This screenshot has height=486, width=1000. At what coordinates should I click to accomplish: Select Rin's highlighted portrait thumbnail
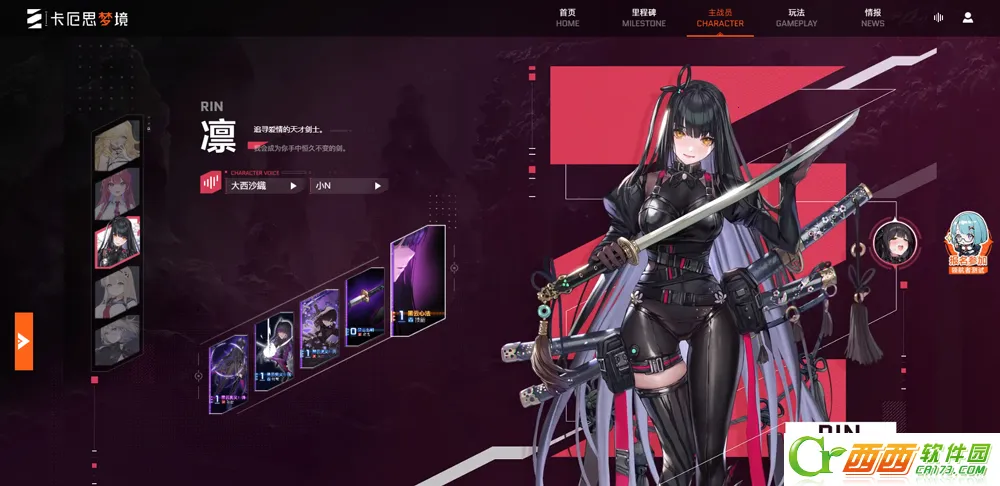pos(117,243)
